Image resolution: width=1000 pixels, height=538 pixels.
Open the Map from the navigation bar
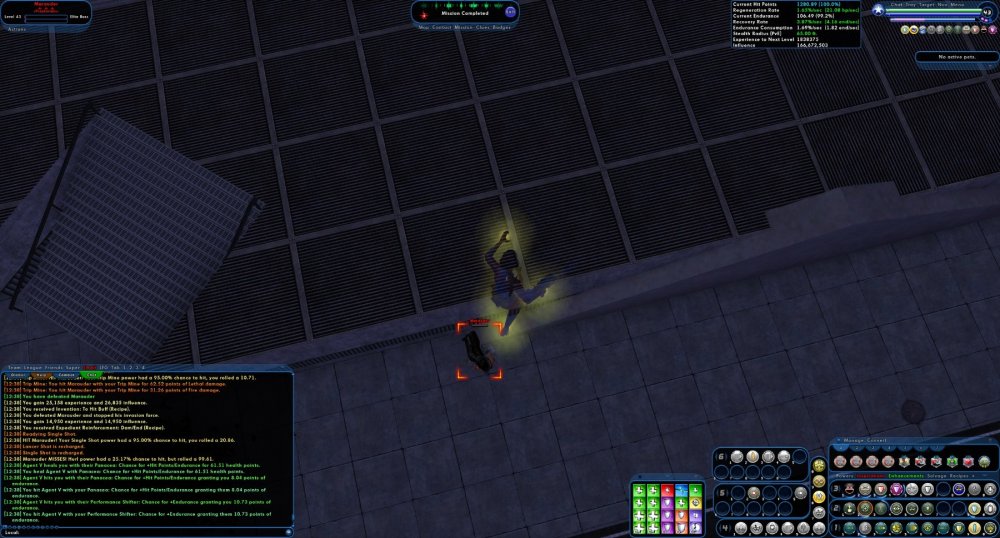coord(423,26)
